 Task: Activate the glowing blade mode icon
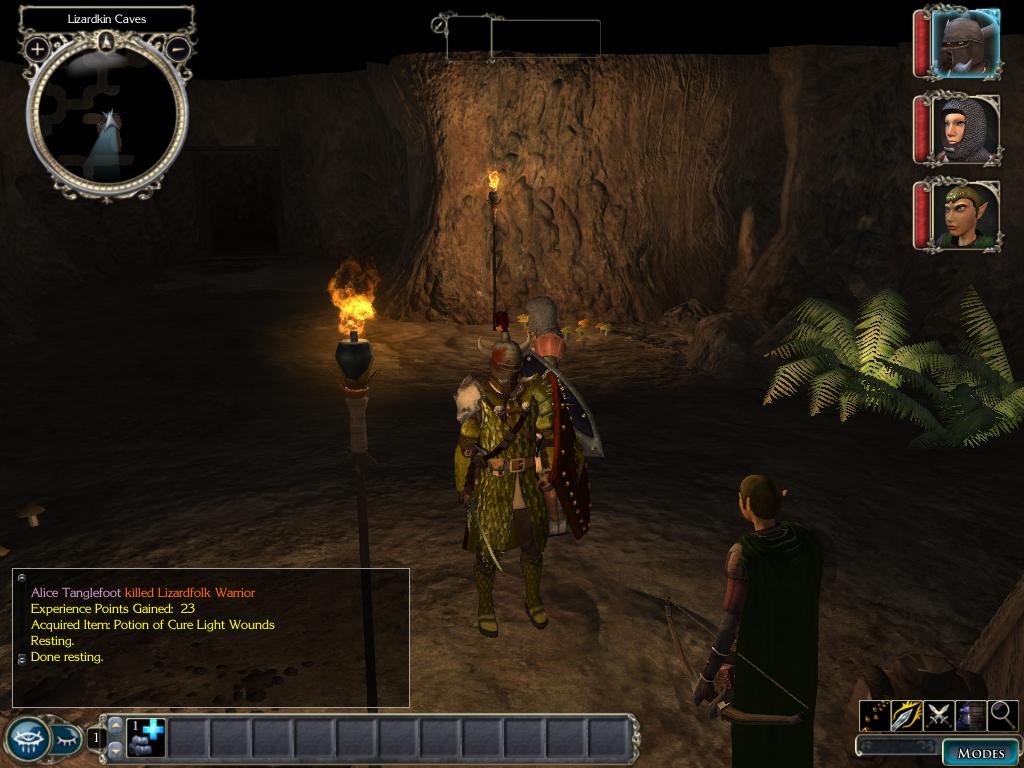point(907,714)
